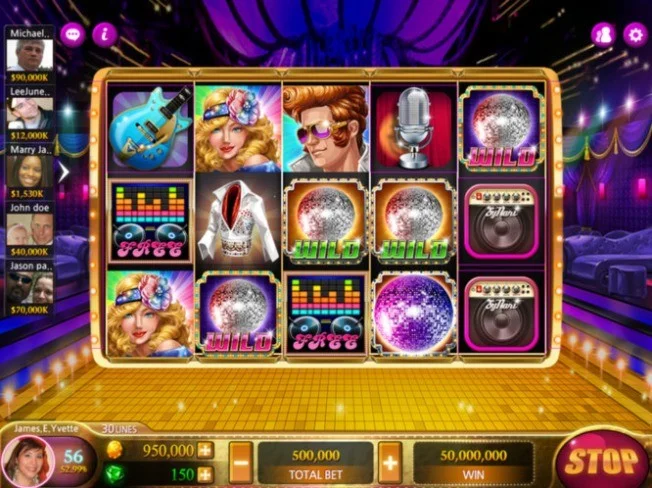Screen dimensions: 652x488
Task: Add more gold coins with plus button
Action: [205, 451]
